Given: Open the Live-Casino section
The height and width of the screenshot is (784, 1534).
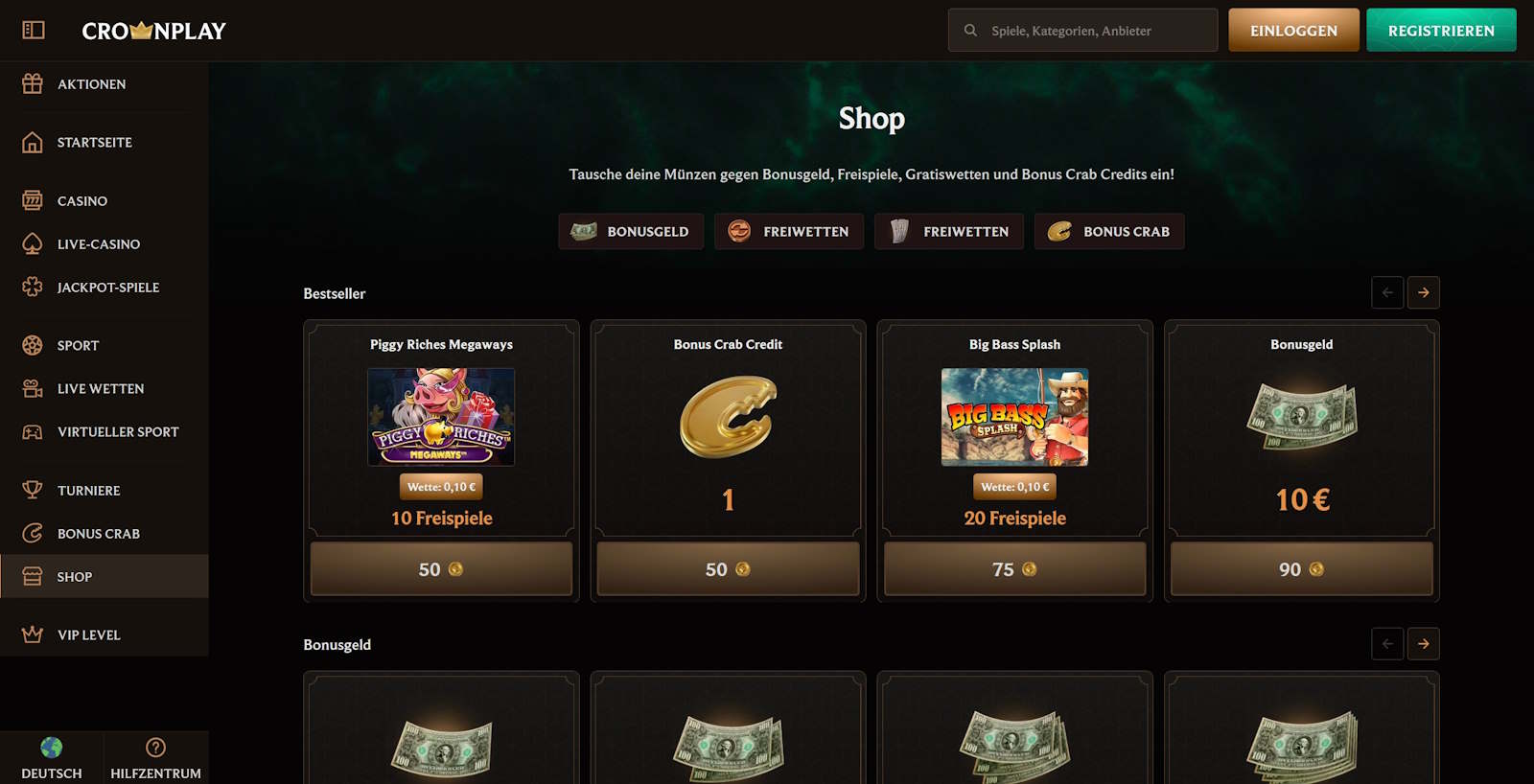Looking at the screenshot, I should pyautogui.click(x=98, y=244).
